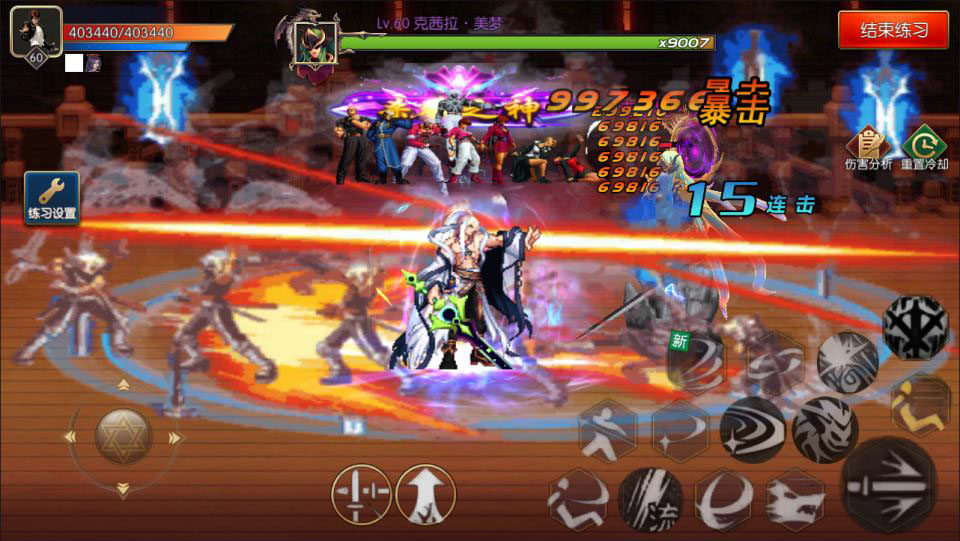Screen dimensions: 960x541
Task: Tap the virtual joystick hexagram knob
Action: [x=123, y=436]
